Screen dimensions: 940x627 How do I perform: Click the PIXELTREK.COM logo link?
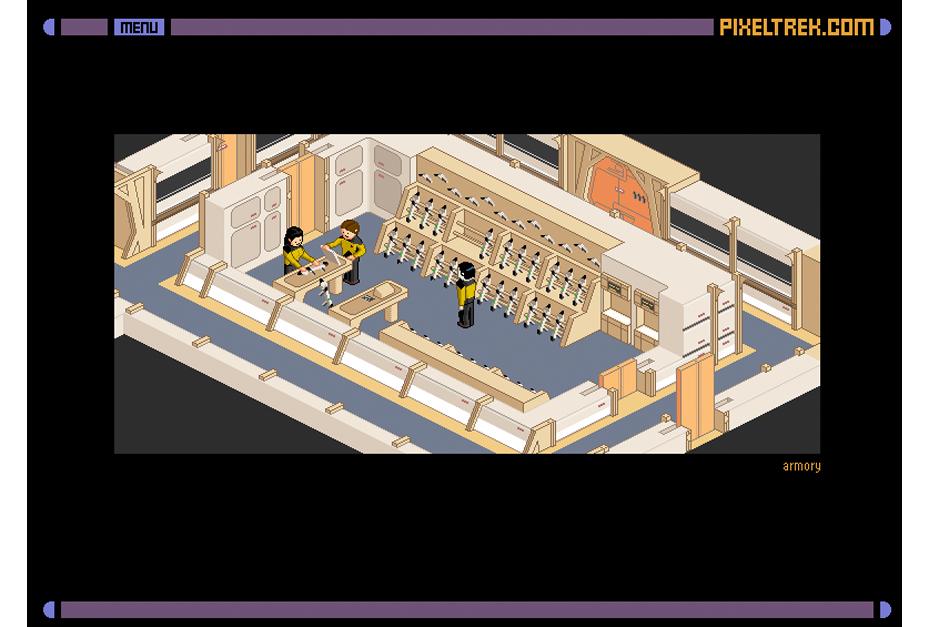tap(796, 27)
